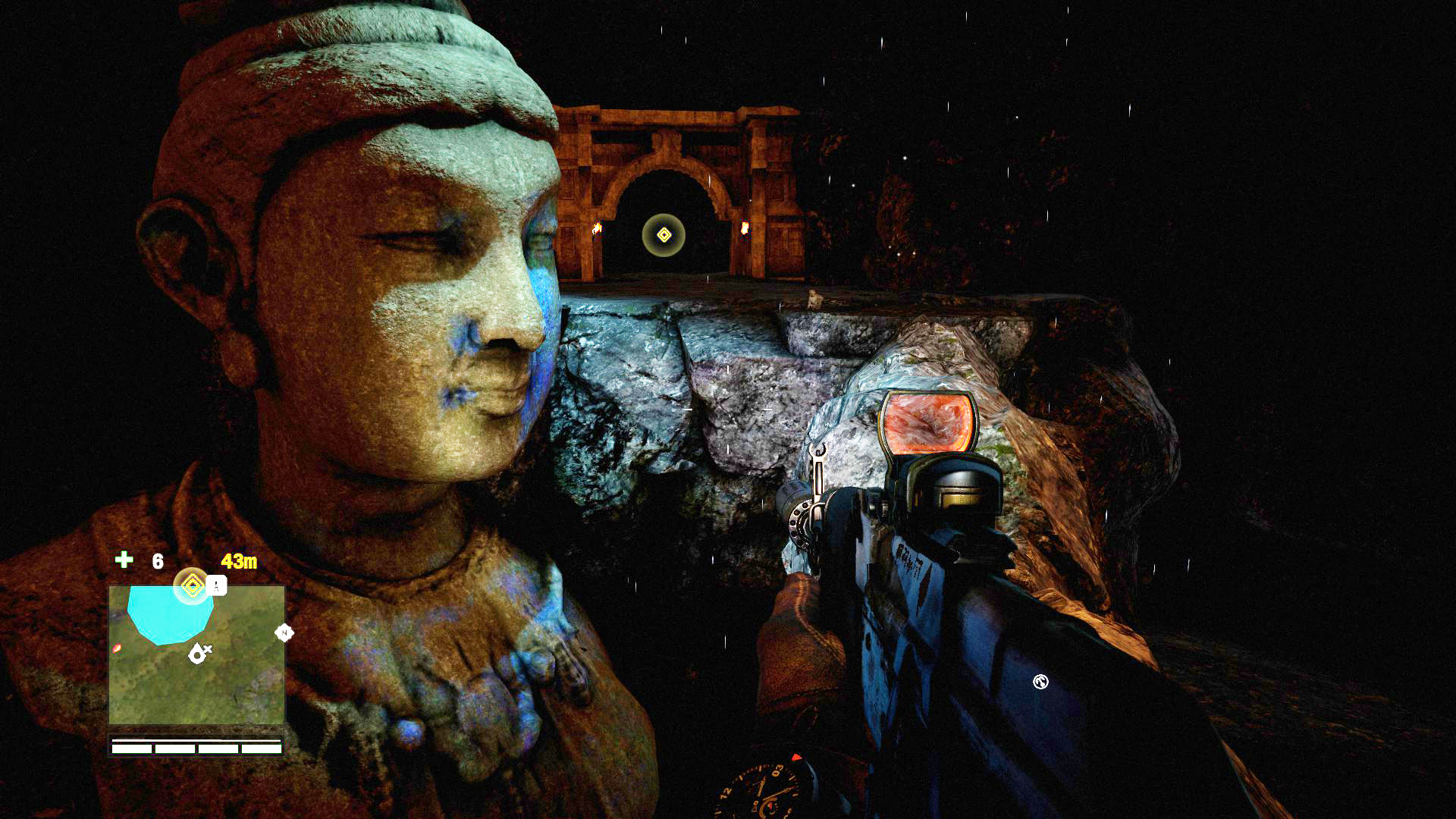Viewport: 1456px width, 819px height.
Task: Select the yellow objective marker on minimap
Action: coord(192,585)
